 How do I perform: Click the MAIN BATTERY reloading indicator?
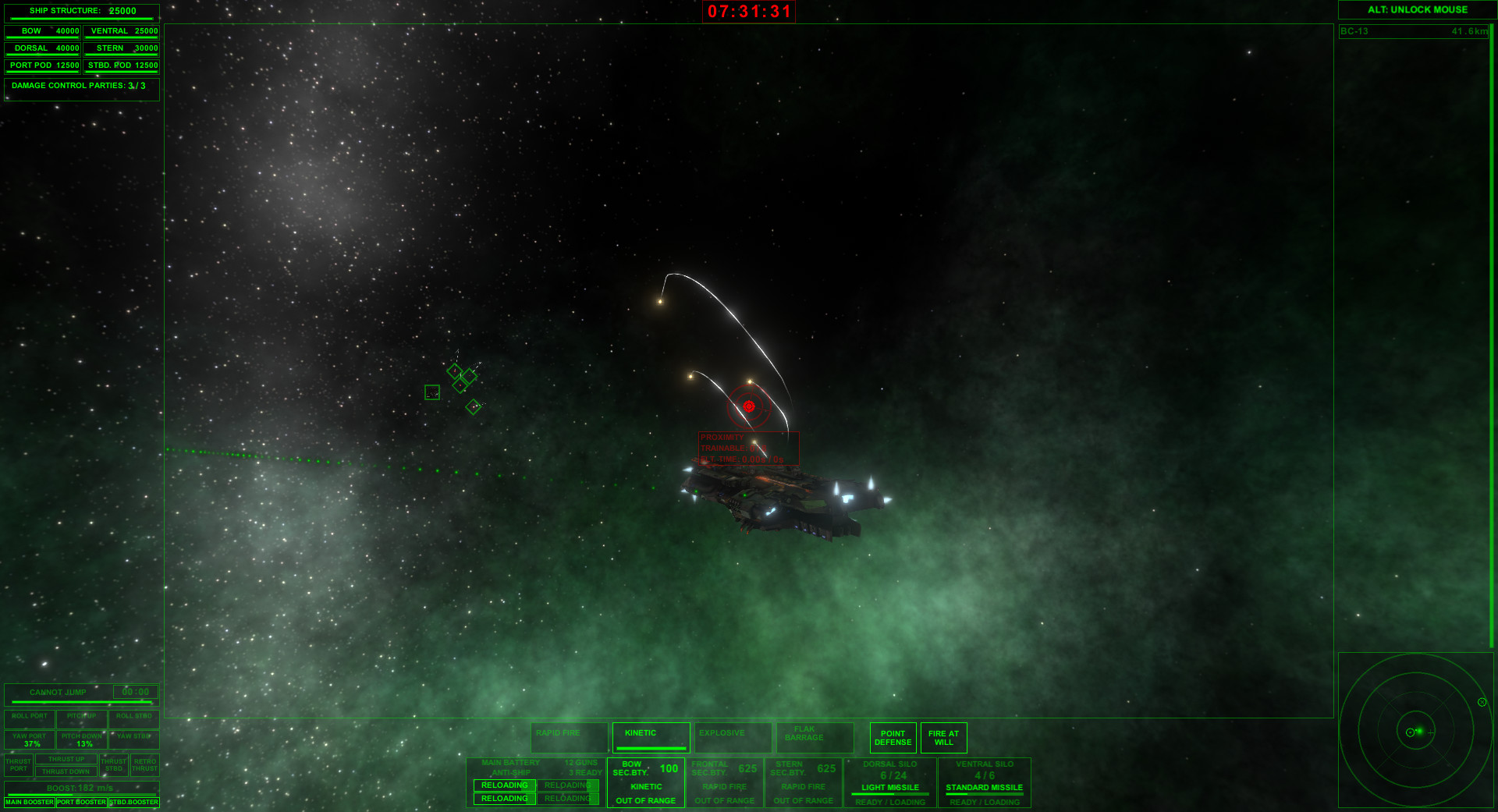(504, 785)
